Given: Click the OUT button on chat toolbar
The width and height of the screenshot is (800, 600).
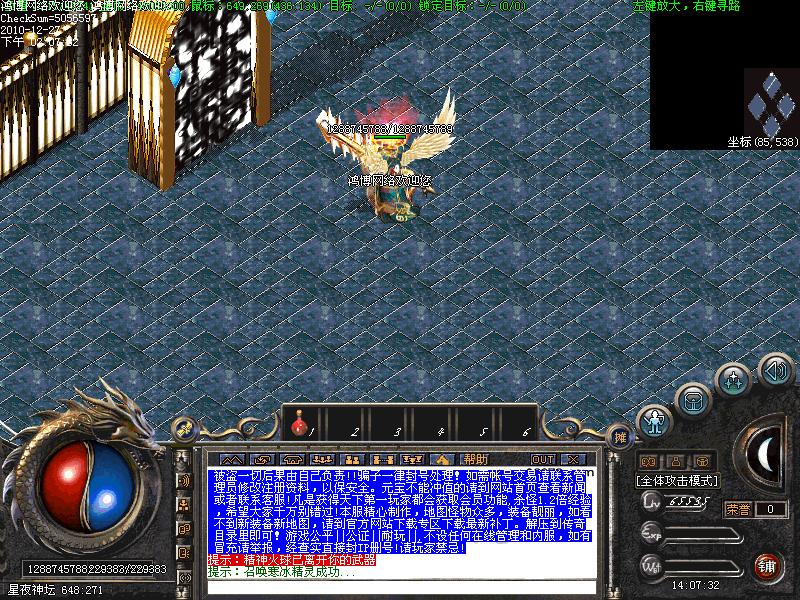Looking at the screenshot, I should (543, 459).
